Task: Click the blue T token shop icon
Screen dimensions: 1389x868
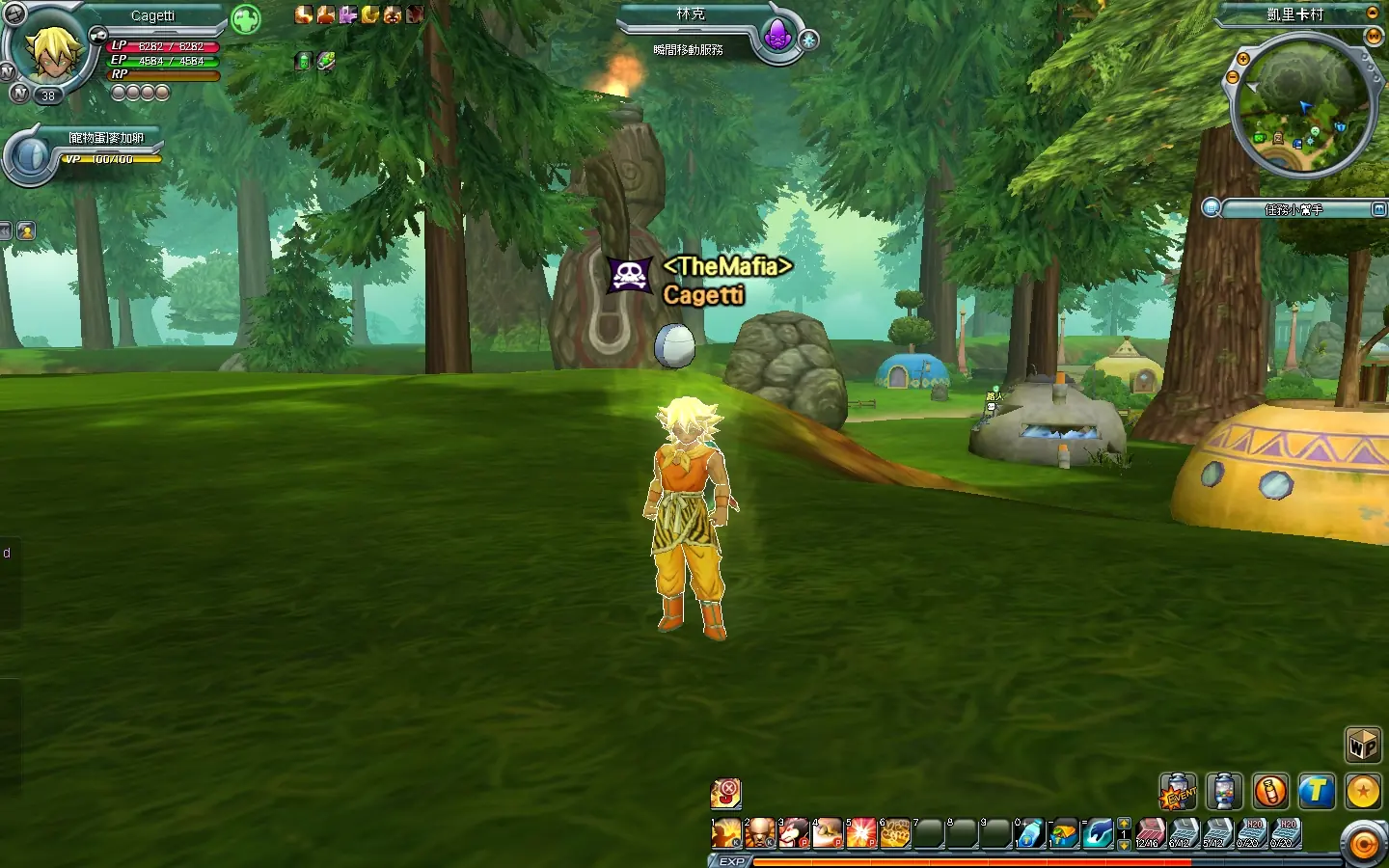Action: [x=1317, y=792]
